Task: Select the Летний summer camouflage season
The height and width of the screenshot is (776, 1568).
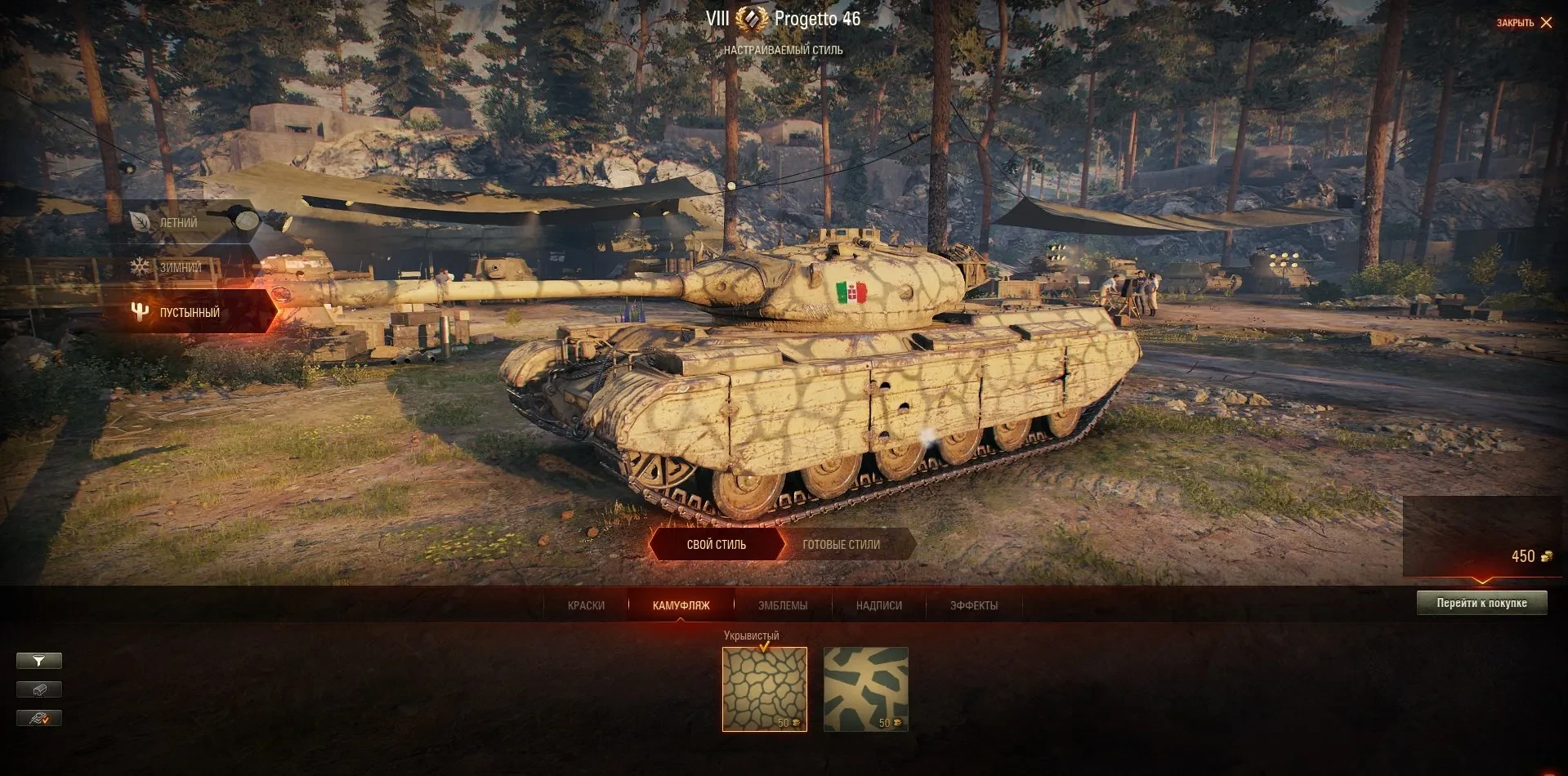Action: 180,222
